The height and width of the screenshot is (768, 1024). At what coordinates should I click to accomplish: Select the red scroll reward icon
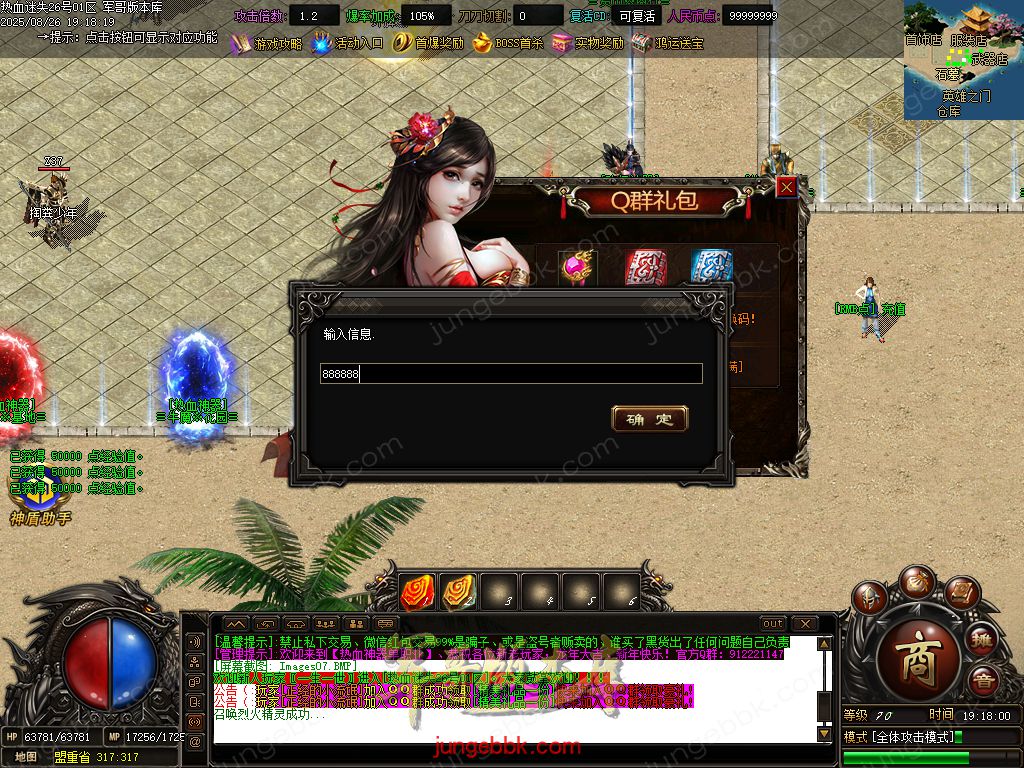coord(645,267)
